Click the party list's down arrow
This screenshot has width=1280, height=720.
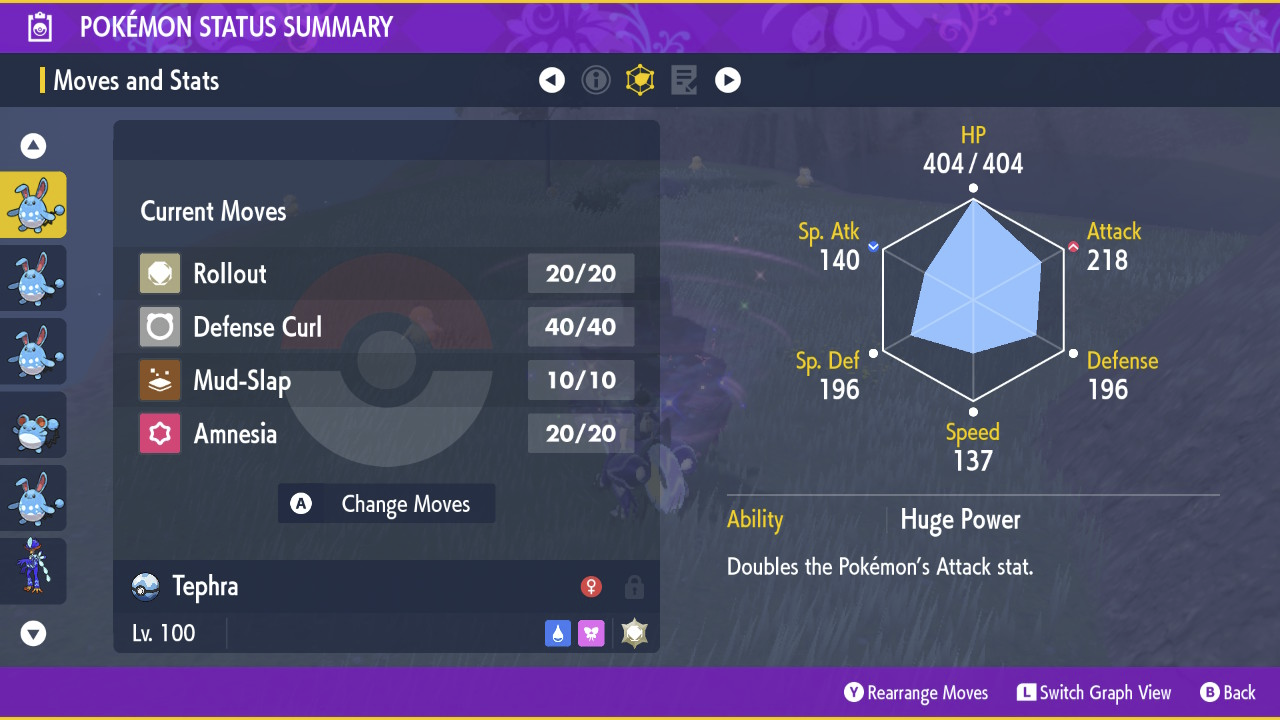tap(34, 633)
